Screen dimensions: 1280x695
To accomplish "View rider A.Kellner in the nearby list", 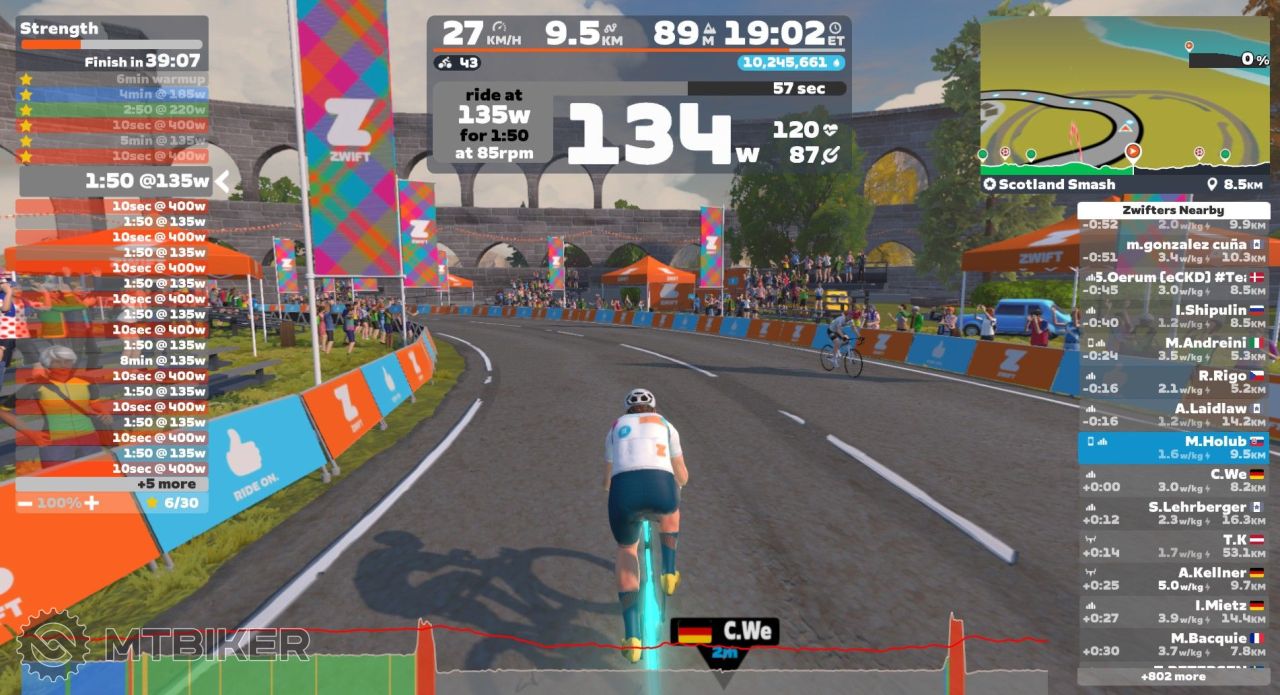I will 1173,578.
